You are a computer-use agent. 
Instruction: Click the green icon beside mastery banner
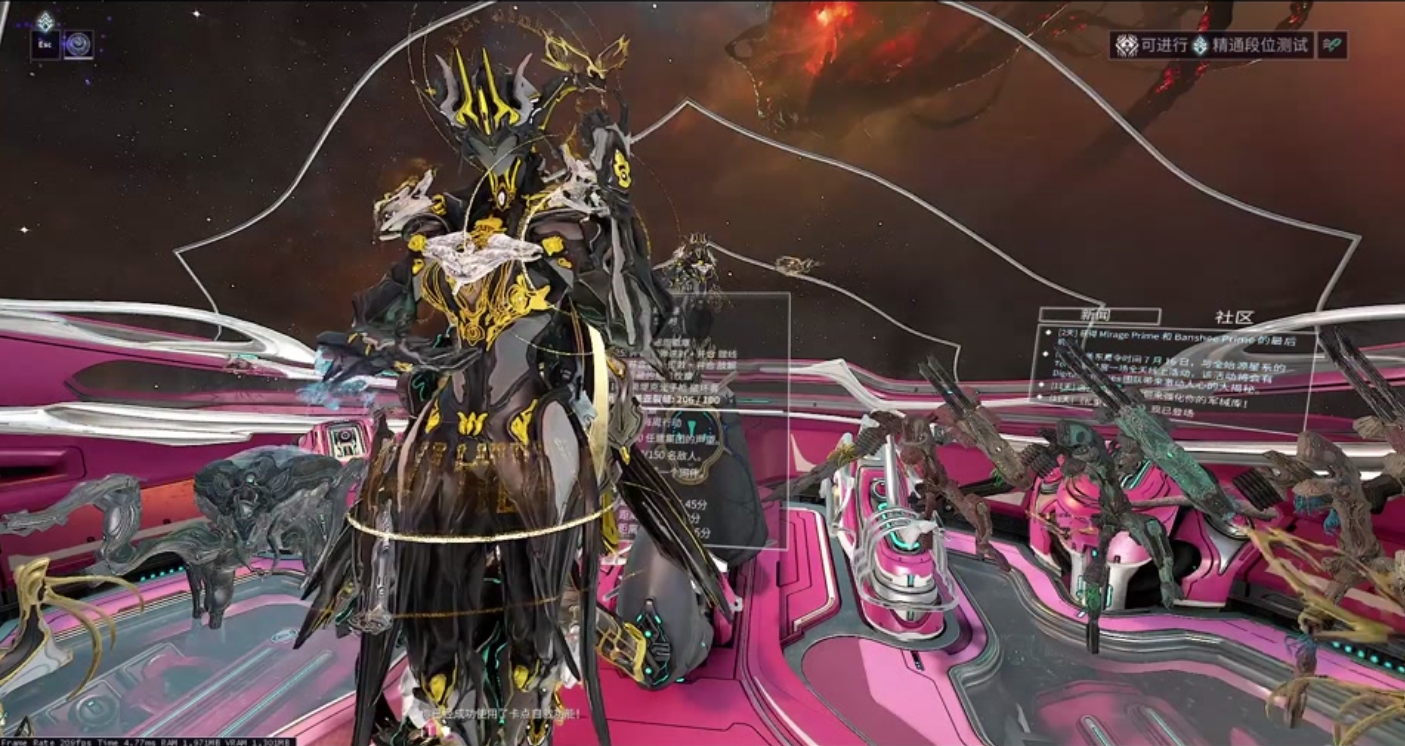coord(1332,45)
